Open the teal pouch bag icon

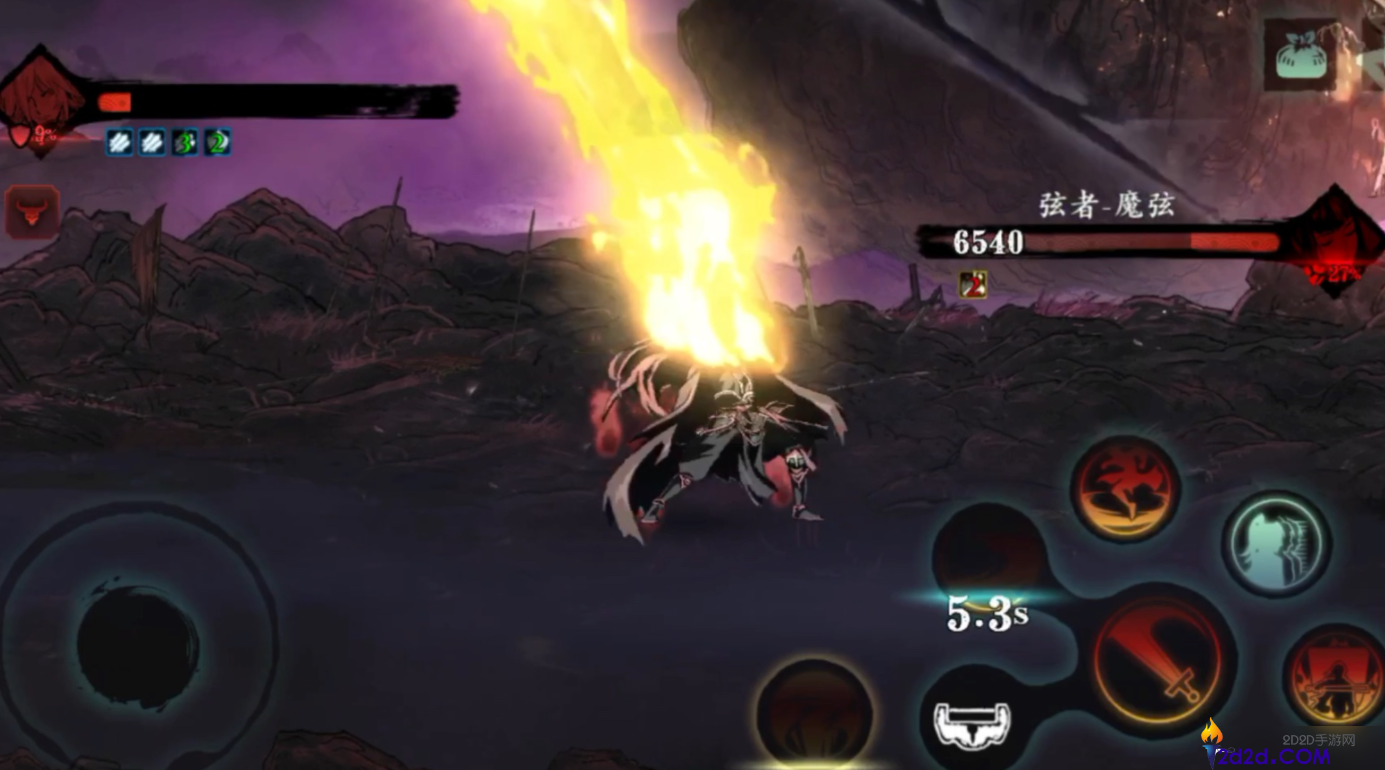pyautogui.click(x=1300, y=56)
